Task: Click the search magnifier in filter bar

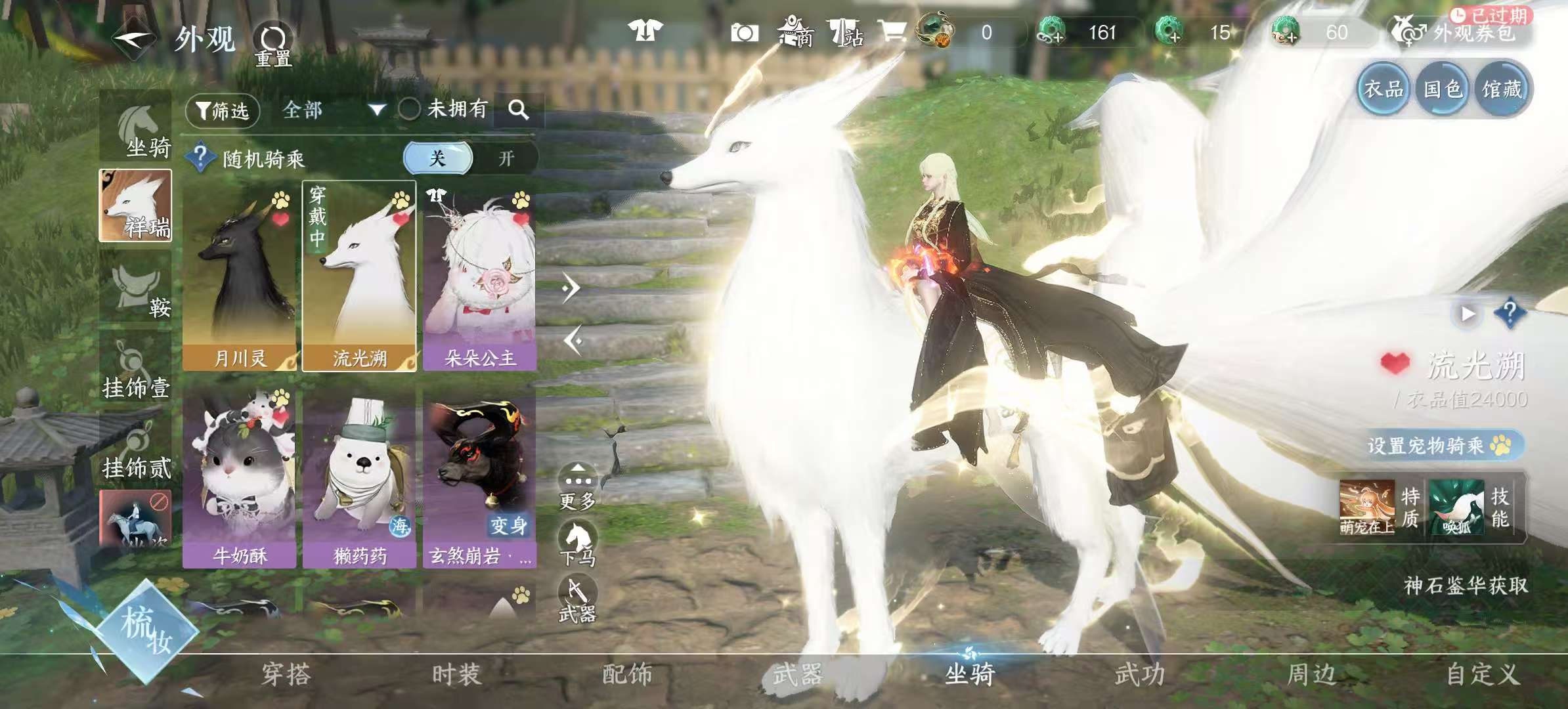Action: tap(521, 110)
